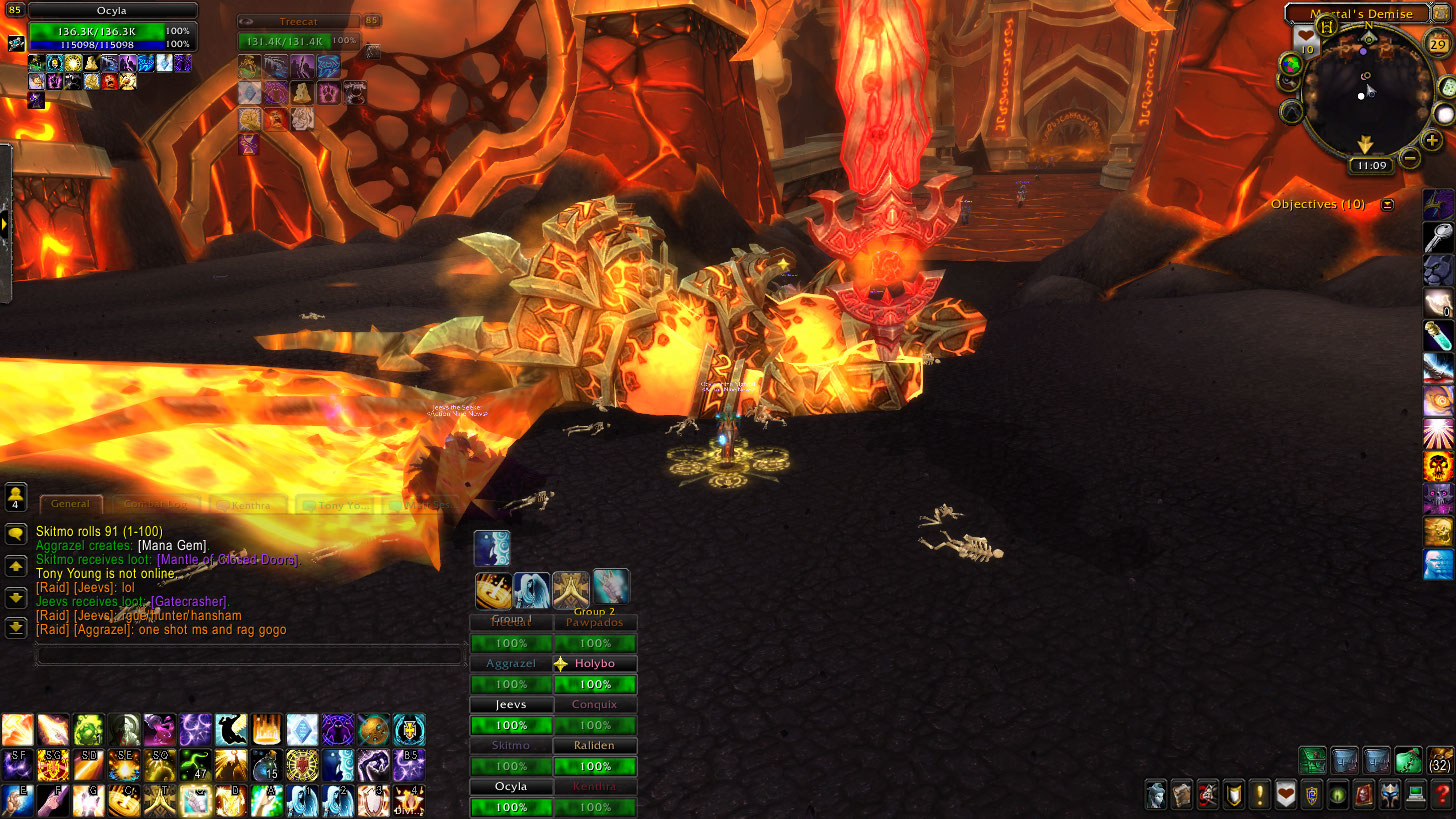Open the Dungeon Journal red book button

click(1364, 795)
